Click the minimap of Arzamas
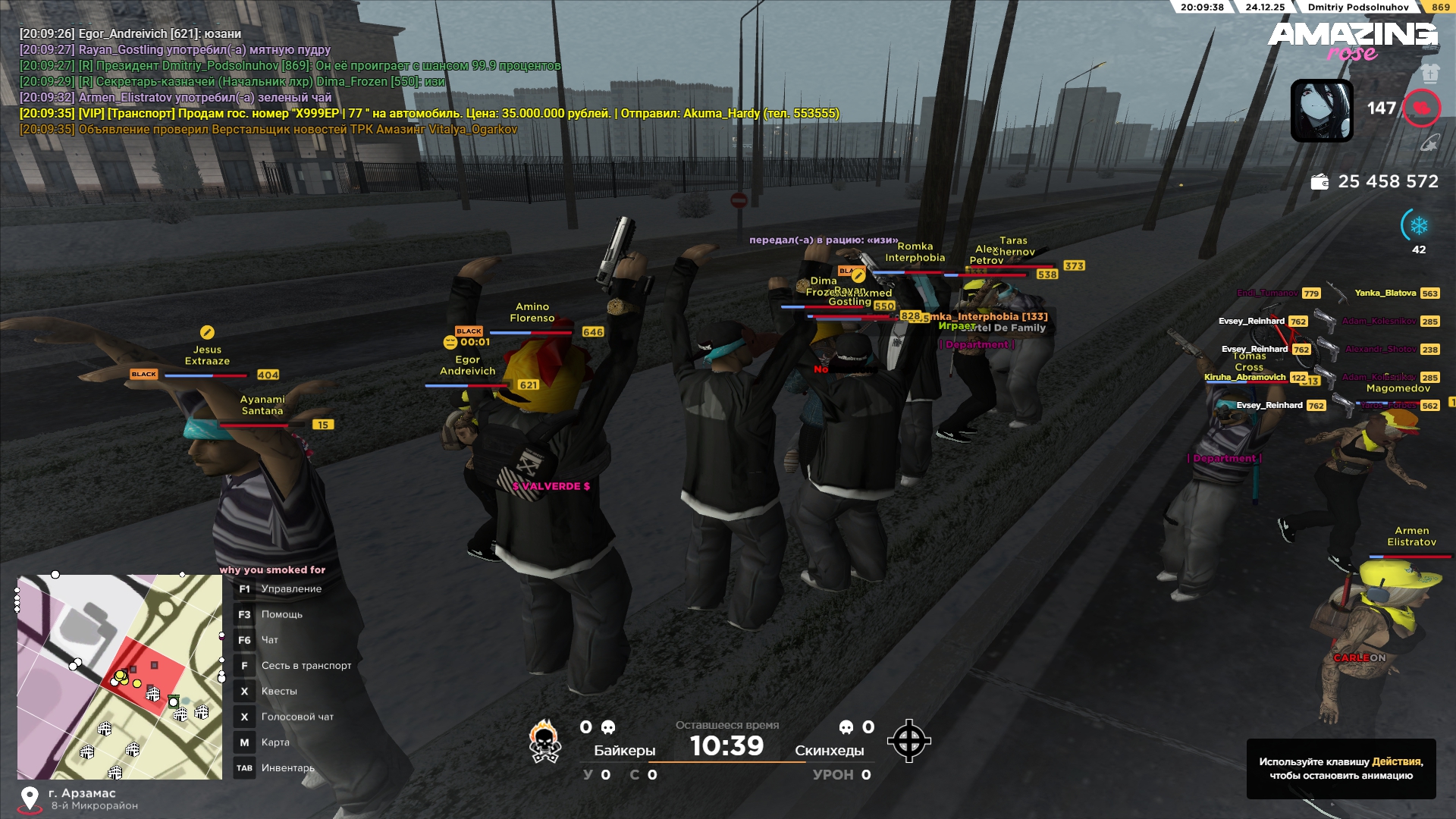Viewport: 1456px width, 819px height. point(120,677)
